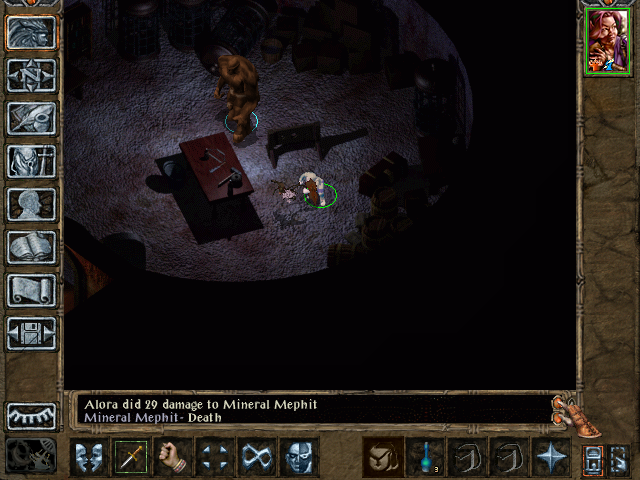Show the character record bust button
640x480 pixels.
click(x=31, y=204)
